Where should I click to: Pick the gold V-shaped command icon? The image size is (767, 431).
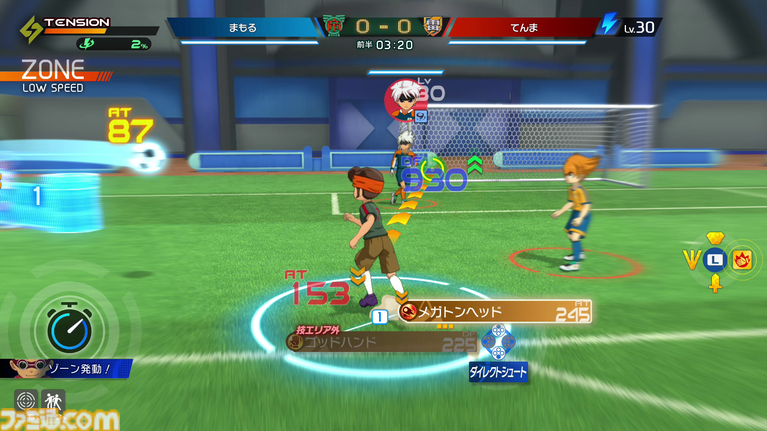690,260
